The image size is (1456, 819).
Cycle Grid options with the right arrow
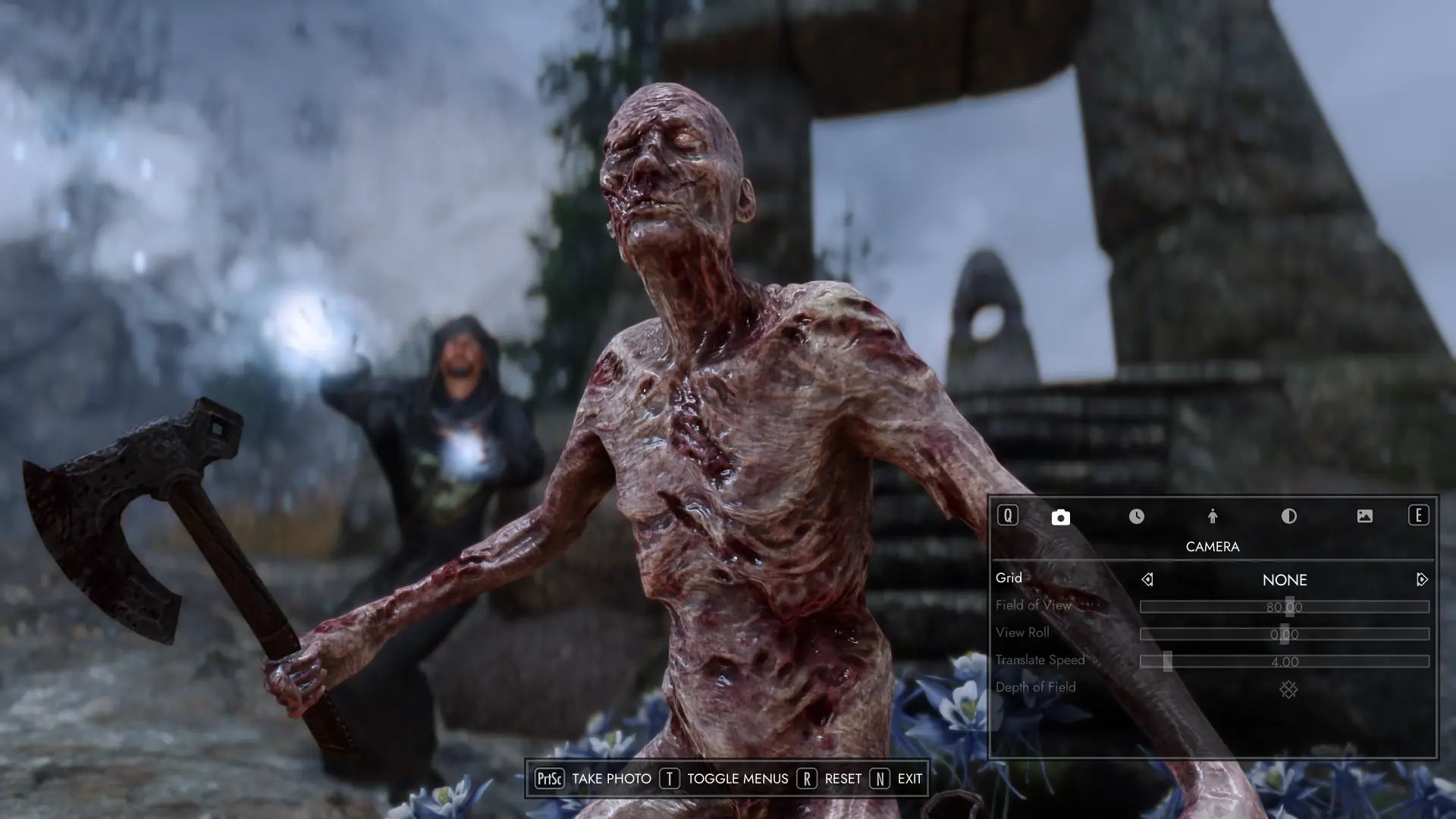(x=1420, y=579)
